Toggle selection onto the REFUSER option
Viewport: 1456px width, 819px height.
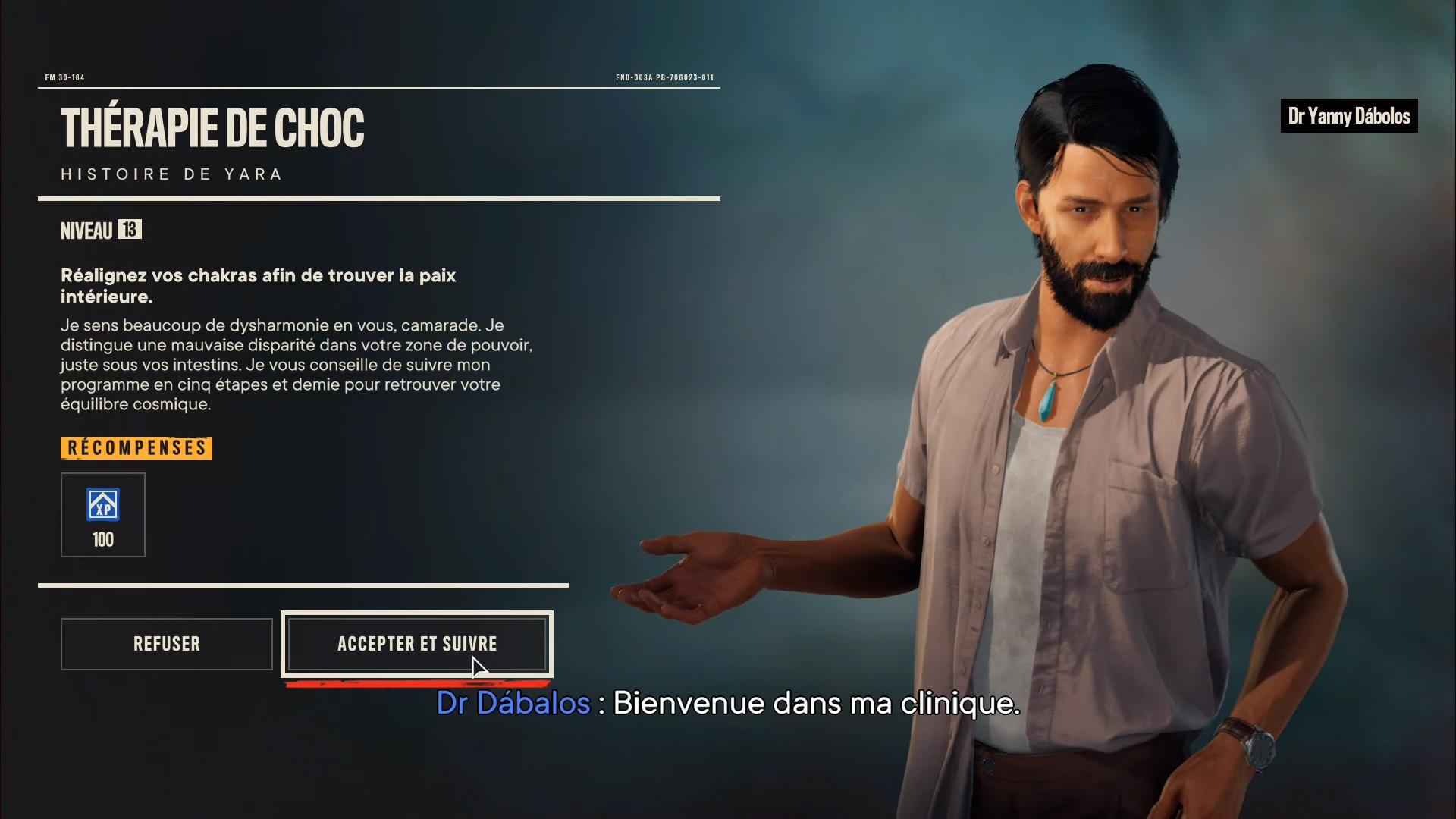click(x=166, y=644)
